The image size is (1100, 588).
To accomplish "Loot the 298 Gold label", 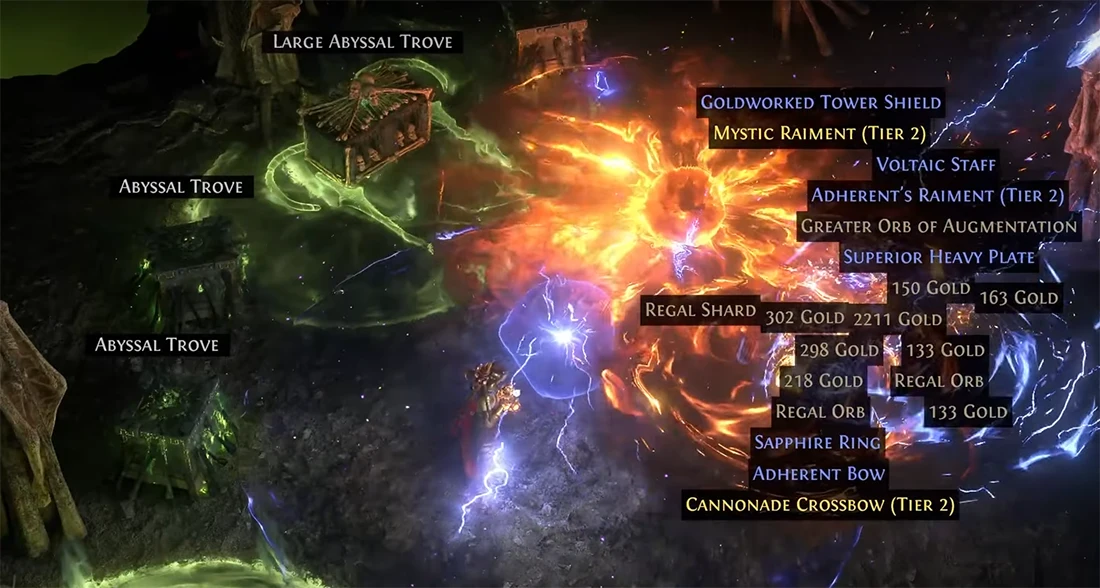I will 838,350.
